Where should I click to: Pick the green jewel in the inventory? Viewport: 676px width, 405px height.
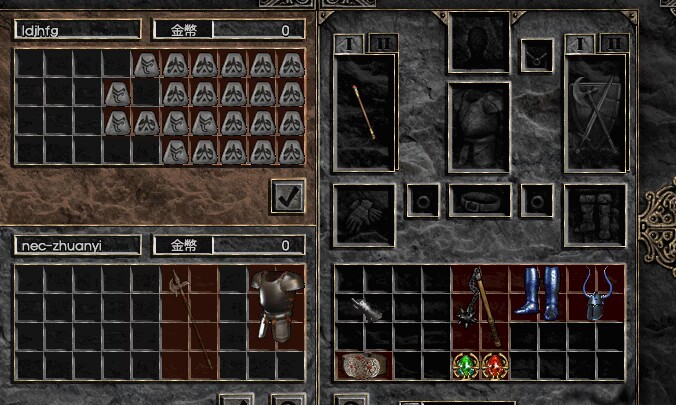click(466, 365)
